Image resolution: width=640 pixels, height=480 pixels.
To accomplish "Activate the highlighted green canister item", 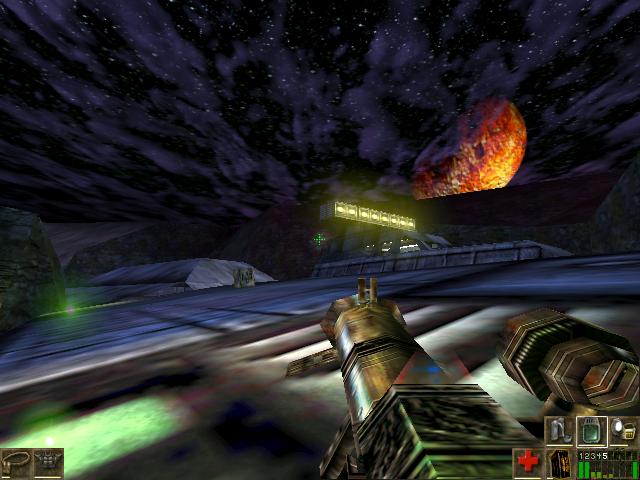I will (x=592, y=431).
